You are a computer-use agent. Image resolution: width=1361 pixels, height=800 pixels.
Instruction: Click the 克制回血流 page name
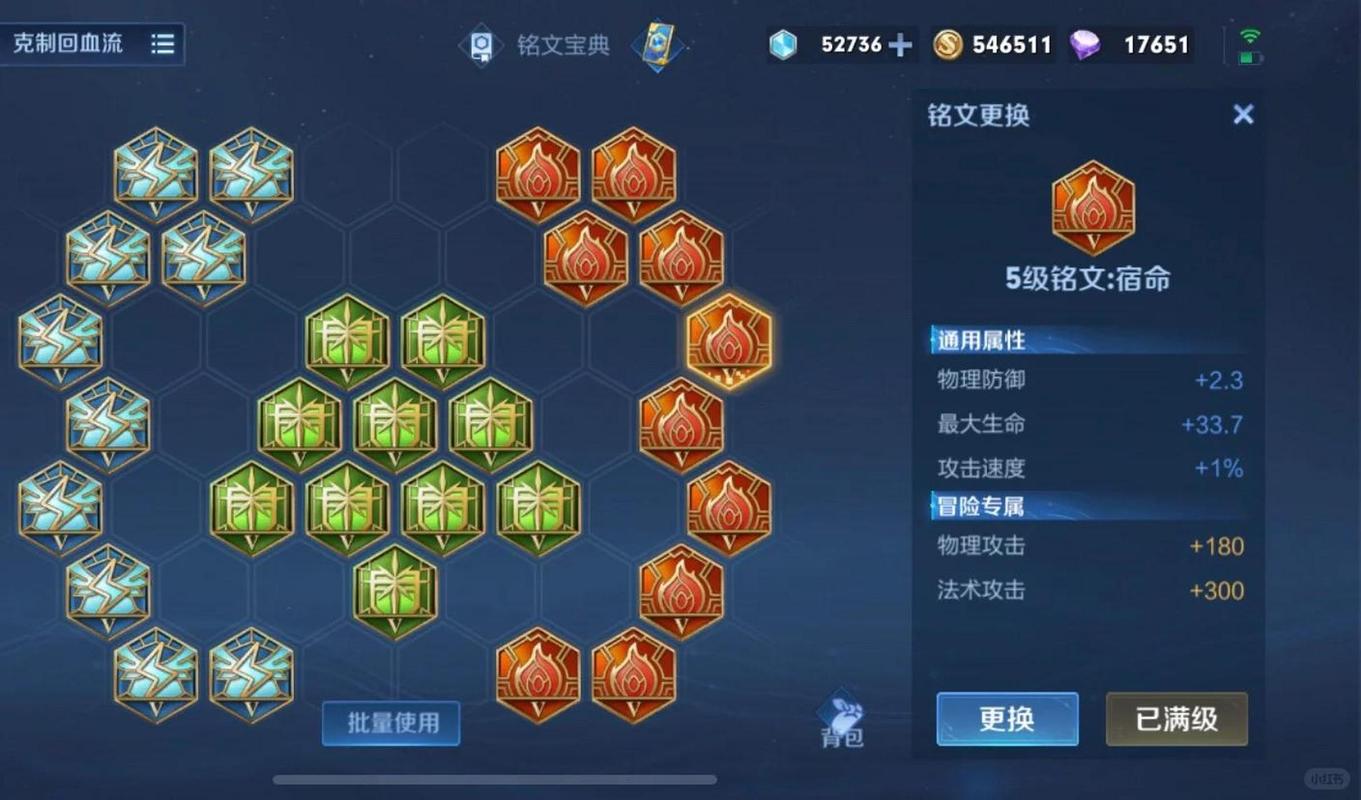68,43
